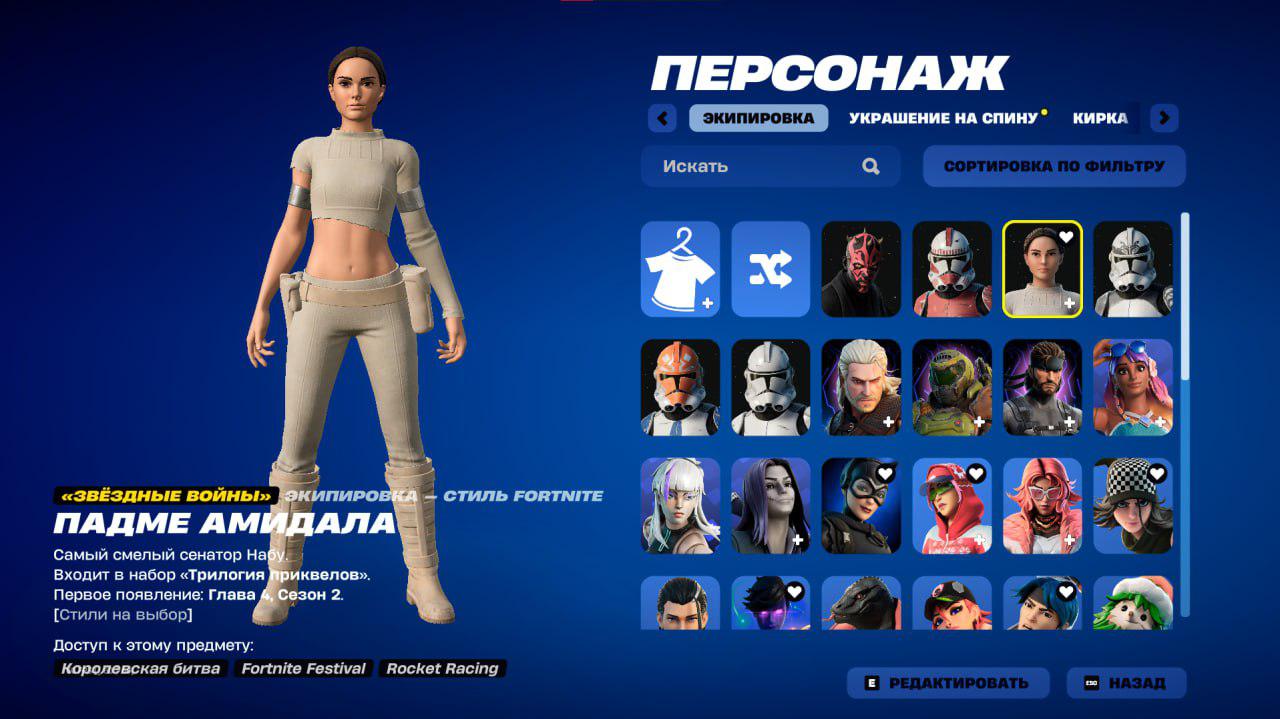Viewport: 1280px width, 719px height.
Task: Open Сортировка по фильтру options
Action: 1054,166
